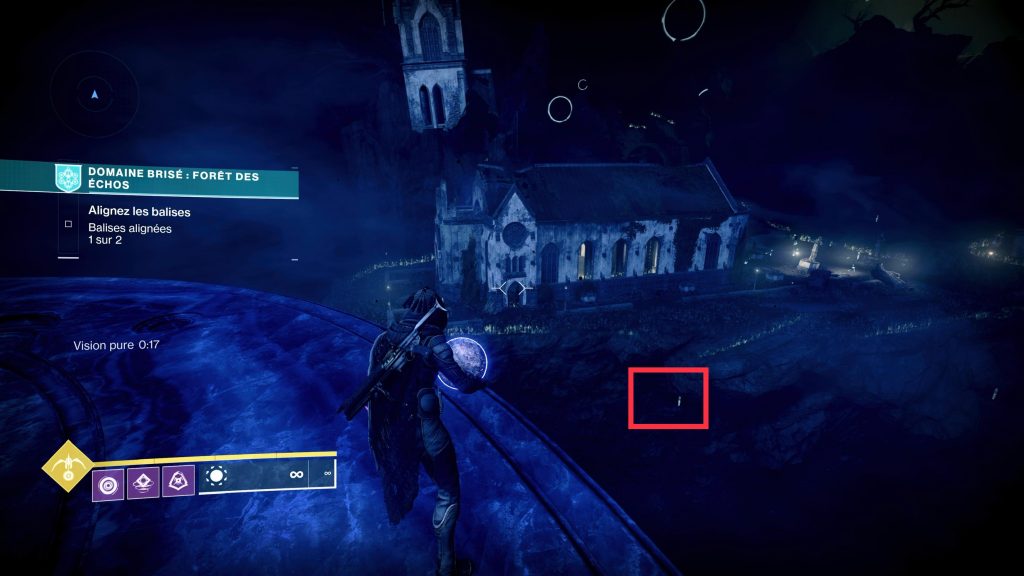Use the middle purple spinning diamond ability
The height and width of the screenshot is (576, 1024).
coord(144,484)
